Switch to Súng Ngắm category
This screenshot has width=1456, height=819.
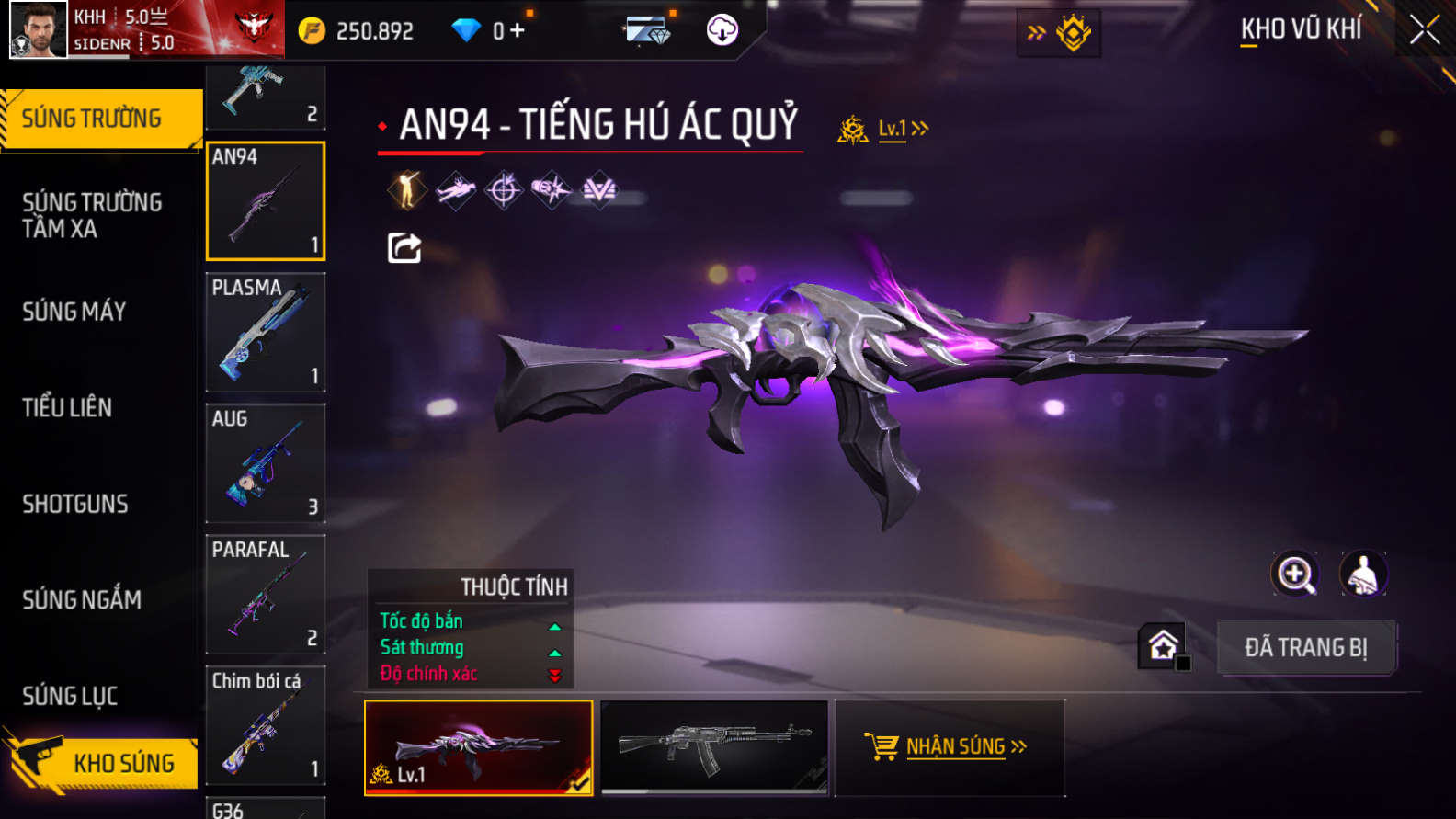82,600
